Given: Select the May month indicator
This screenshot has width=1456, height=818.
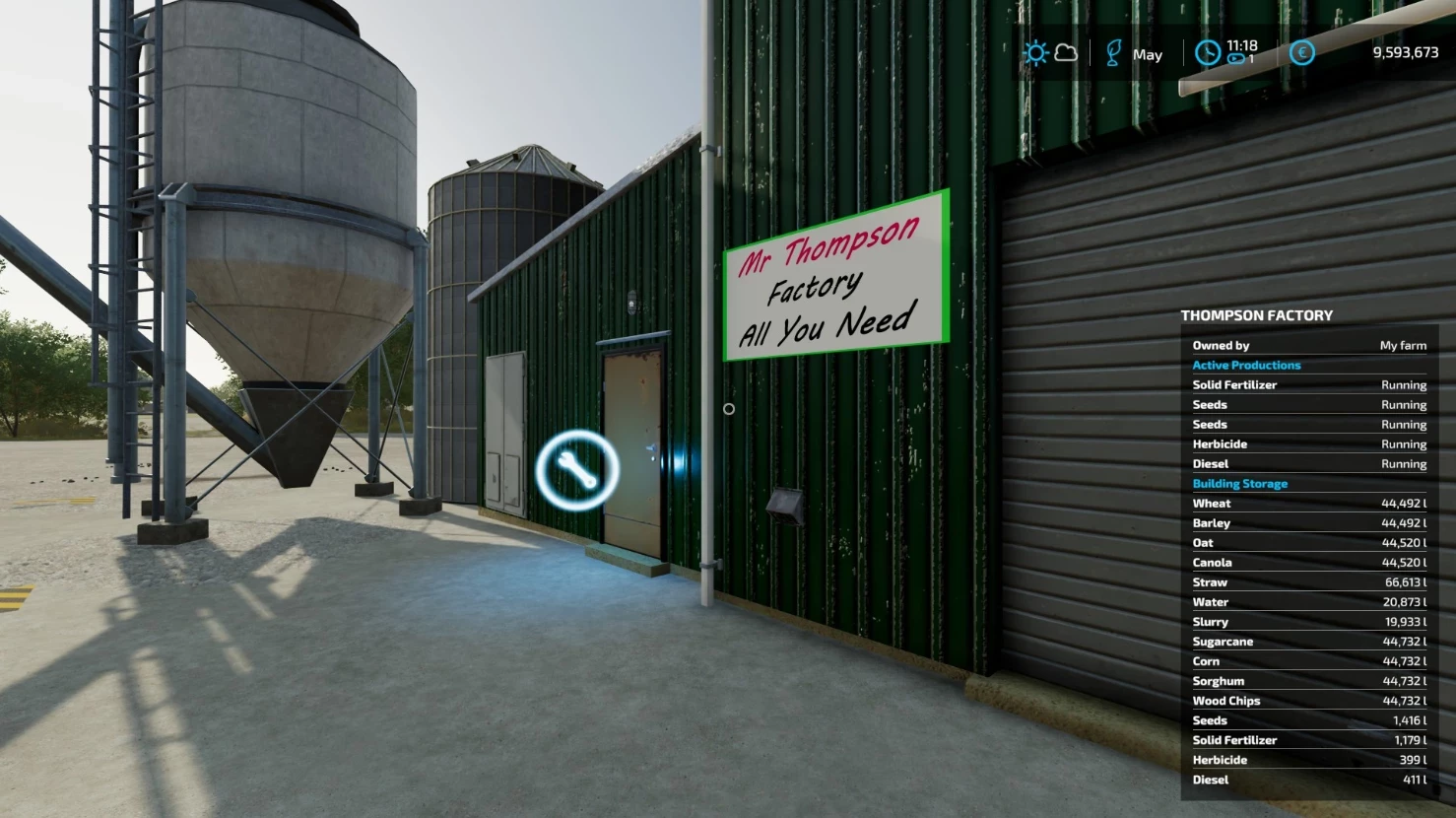Looking at the screenshot, I should (1147, 54).
